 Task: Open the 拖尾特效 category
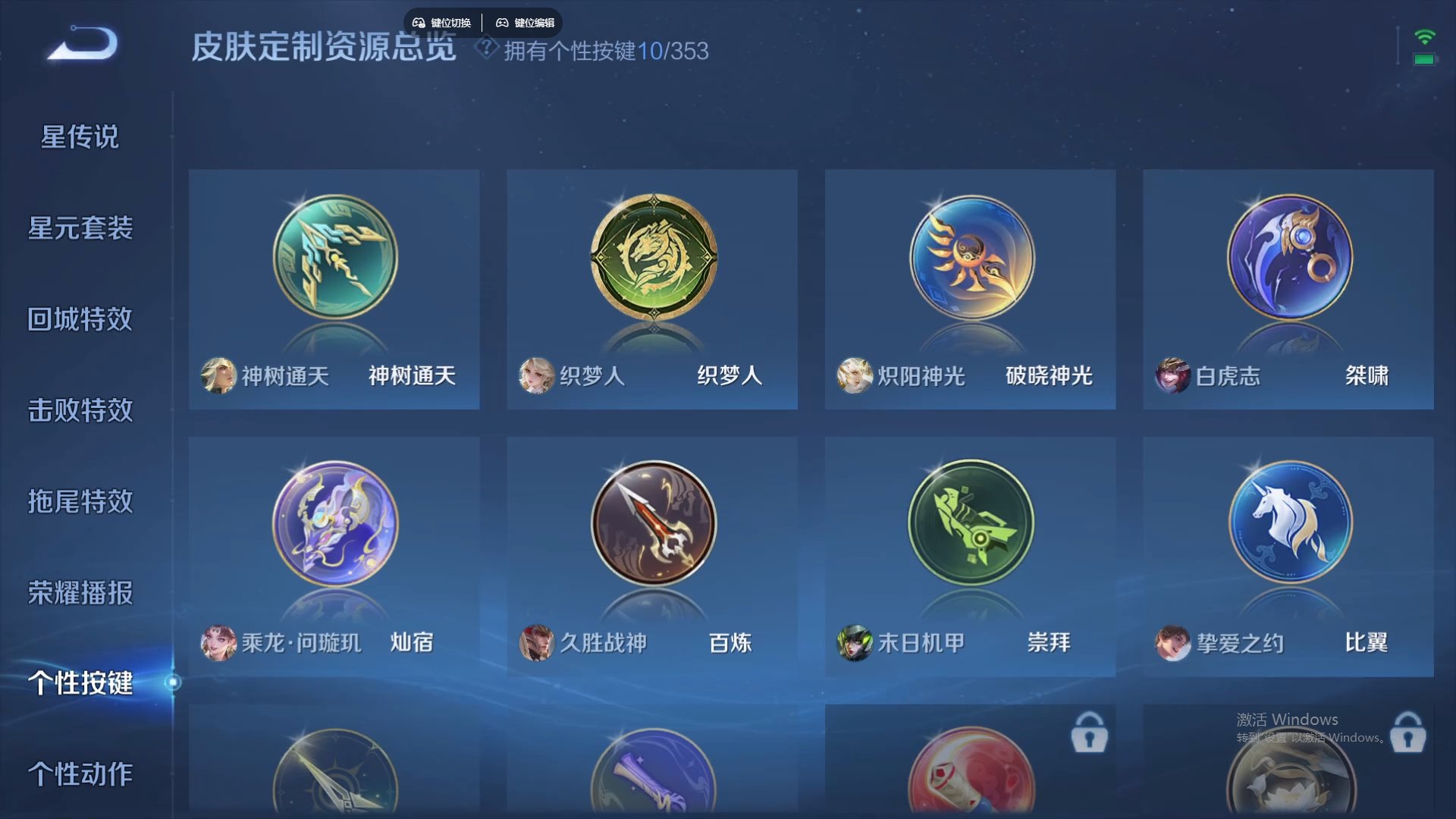[x=79, y=502]
